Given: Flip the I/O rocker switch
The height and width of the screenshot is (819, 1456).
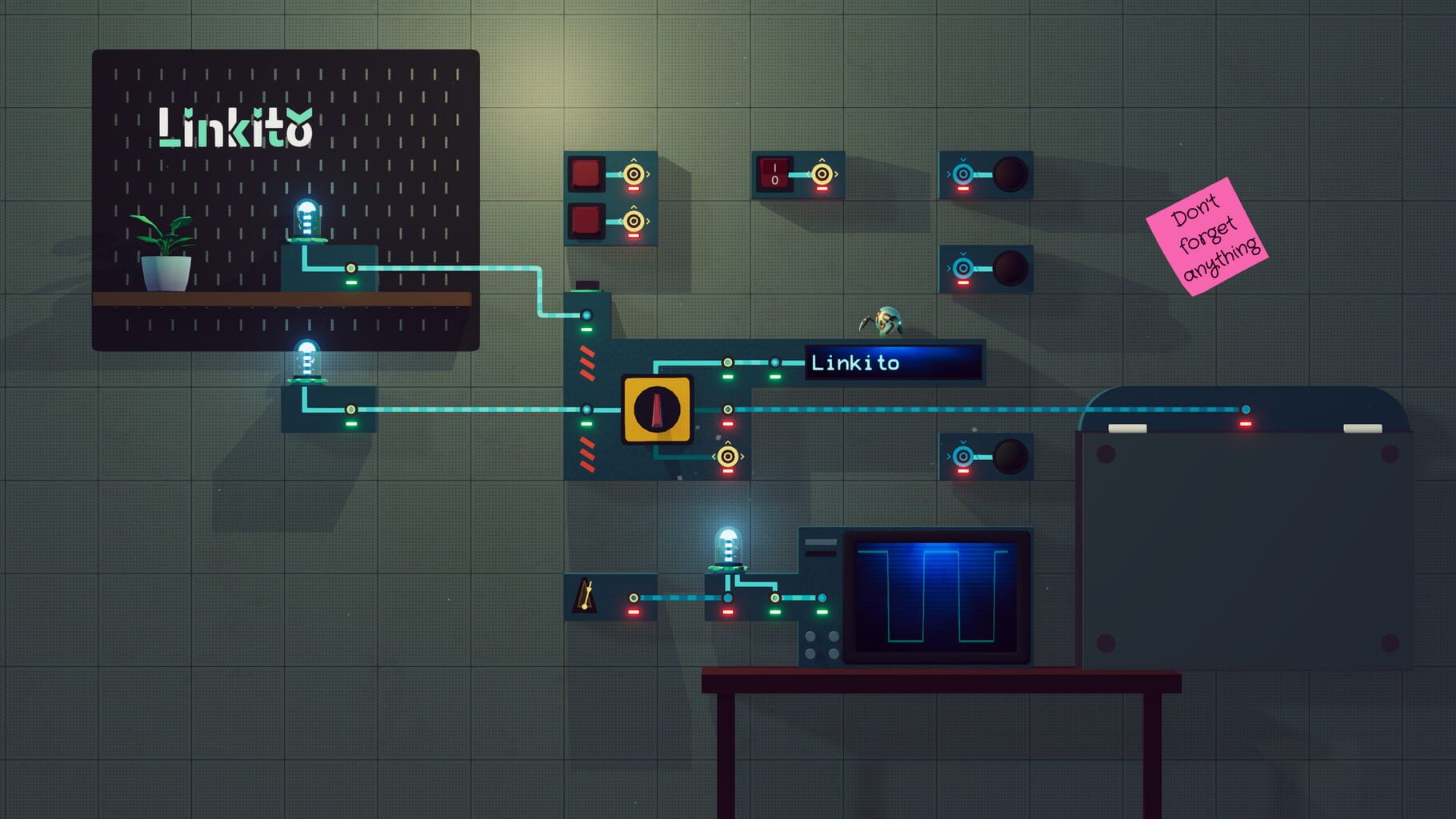Looking at the screenshot, I should 773,172.
